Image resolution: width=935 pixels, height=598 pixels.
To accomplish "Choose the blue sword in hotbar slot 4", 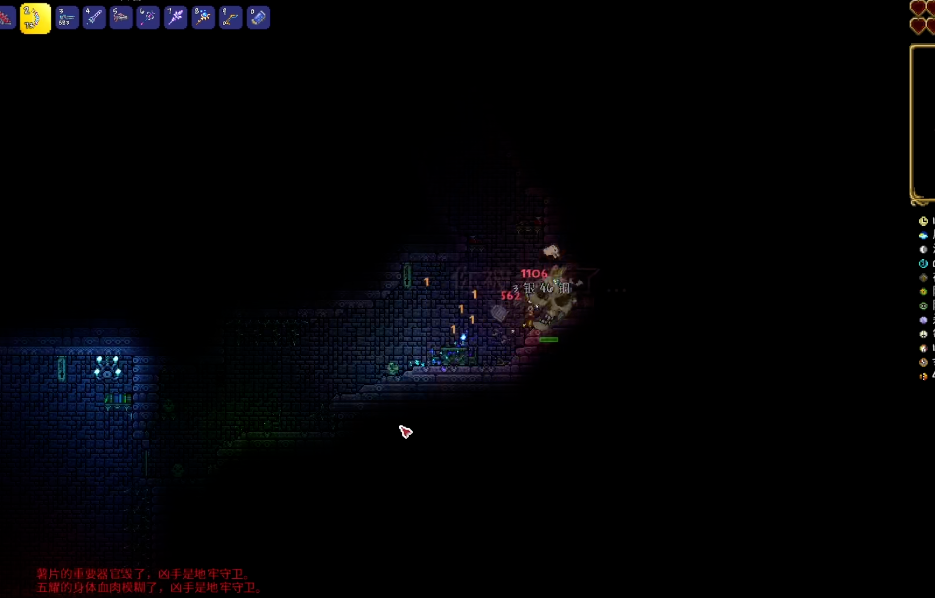I will 94,17.
